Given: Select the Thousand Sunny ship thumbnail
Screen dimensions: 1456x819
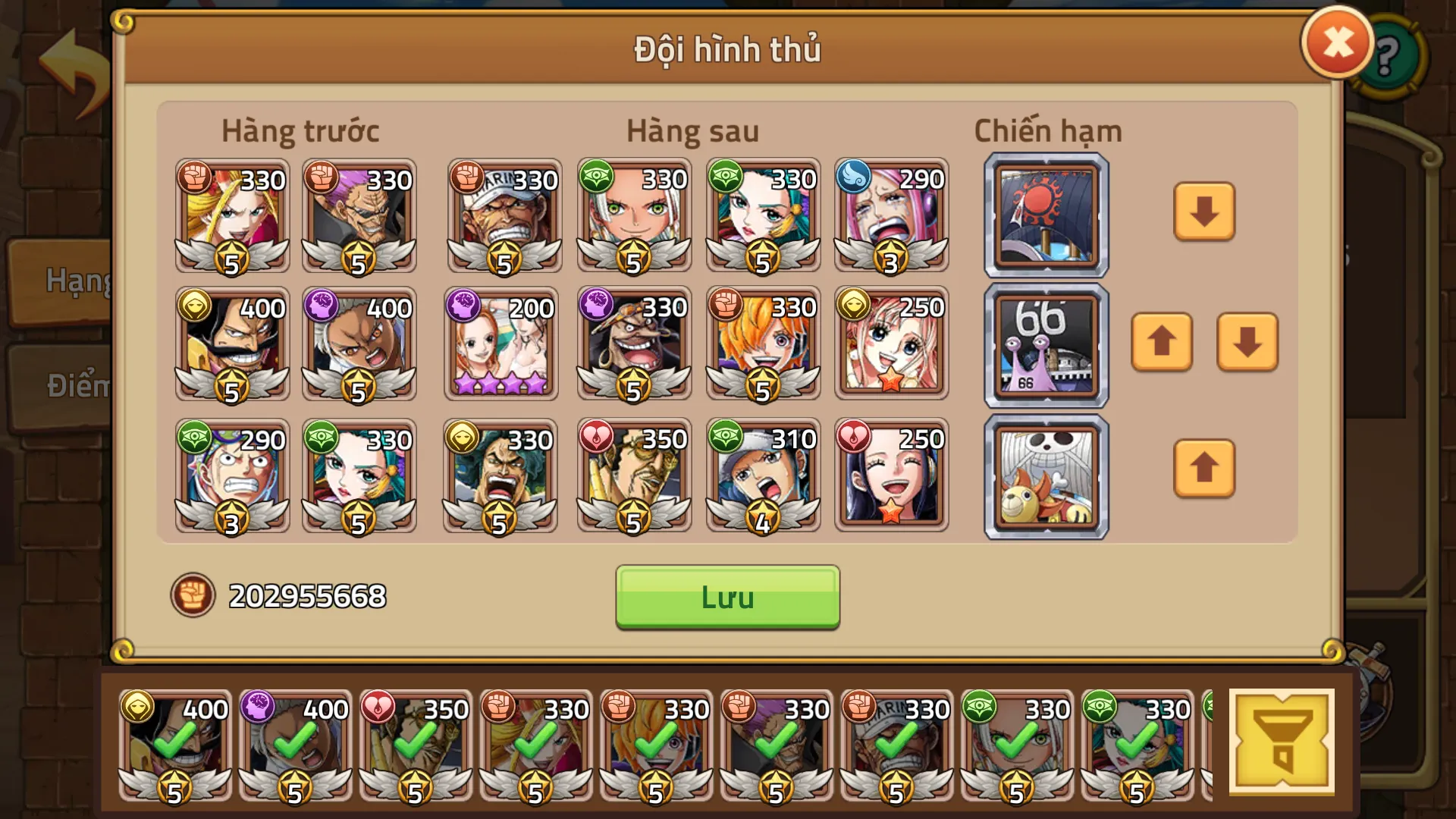Looking at the screenshot, I should 1045,475.
